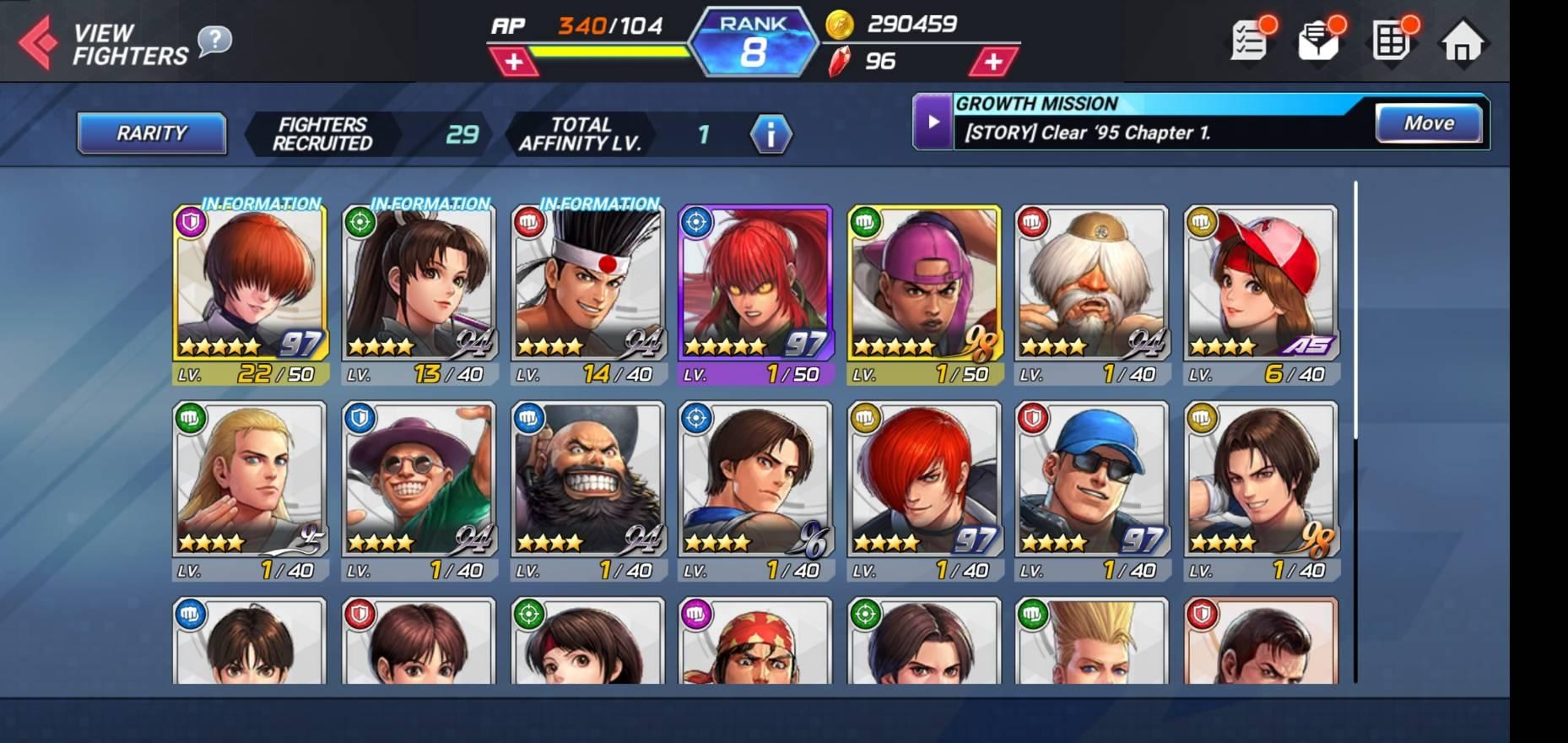1568x743 pixels.
Task: Pick the purple-framed red-haired fighter card
Action: coord(755,287)
